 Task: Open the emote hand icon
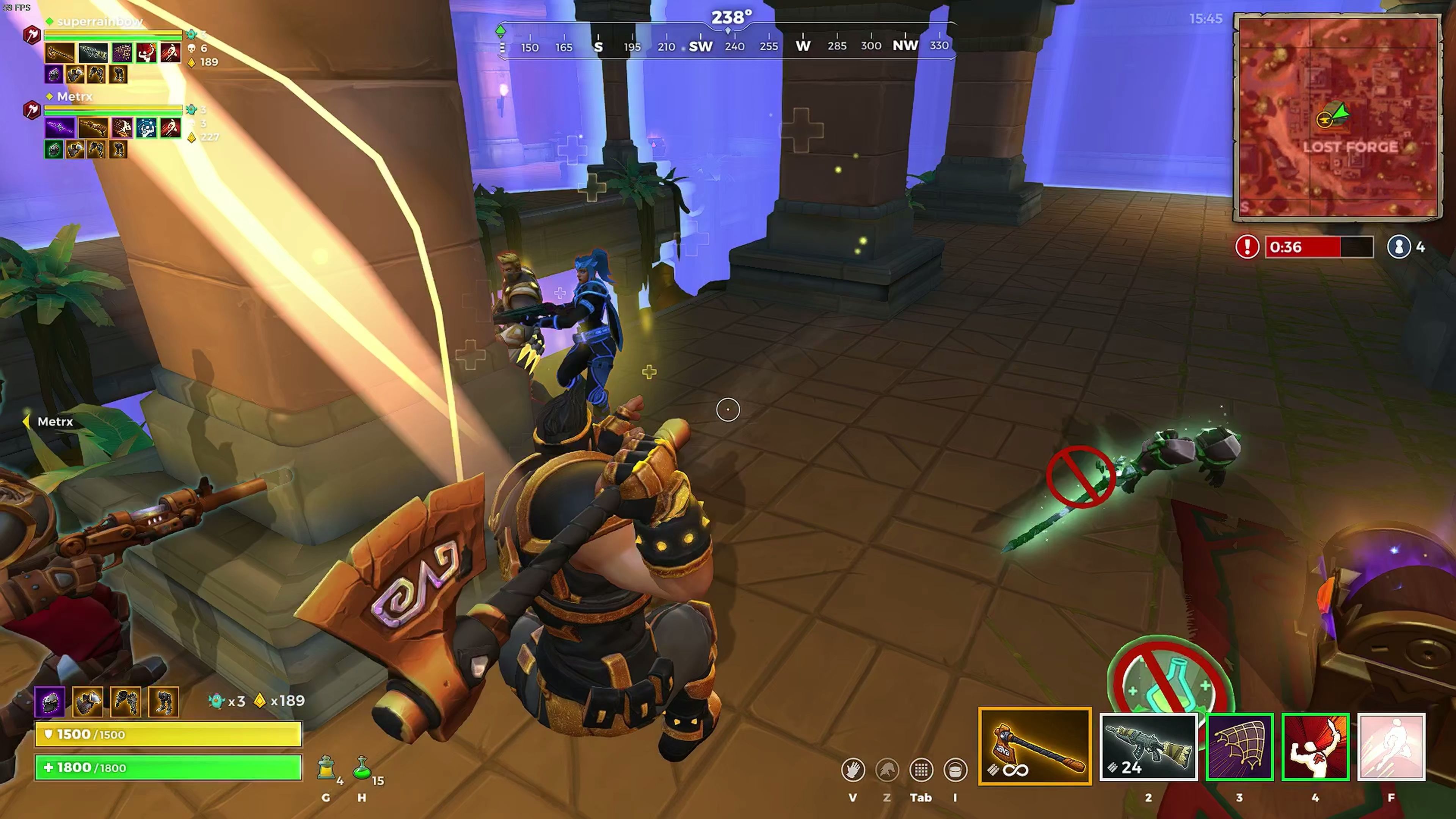click(x=853, y=770)
